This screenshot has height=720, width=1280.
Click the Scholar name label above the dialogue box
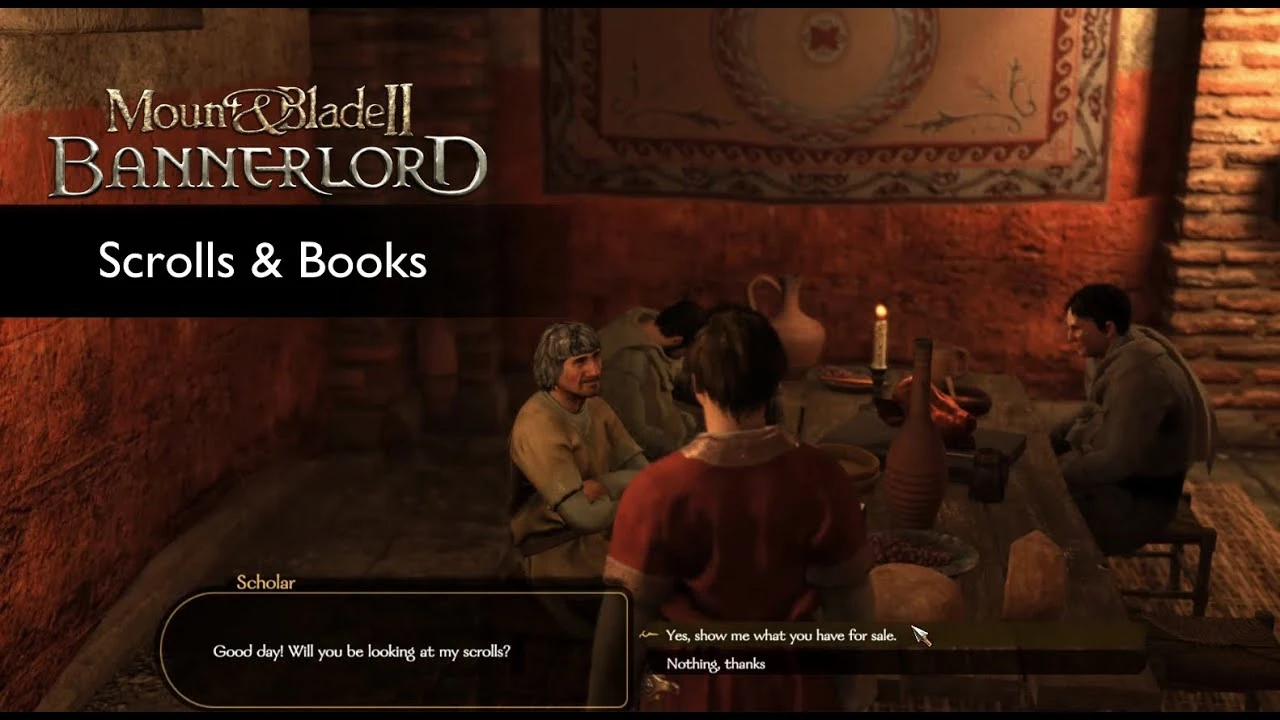click(264, 583)
